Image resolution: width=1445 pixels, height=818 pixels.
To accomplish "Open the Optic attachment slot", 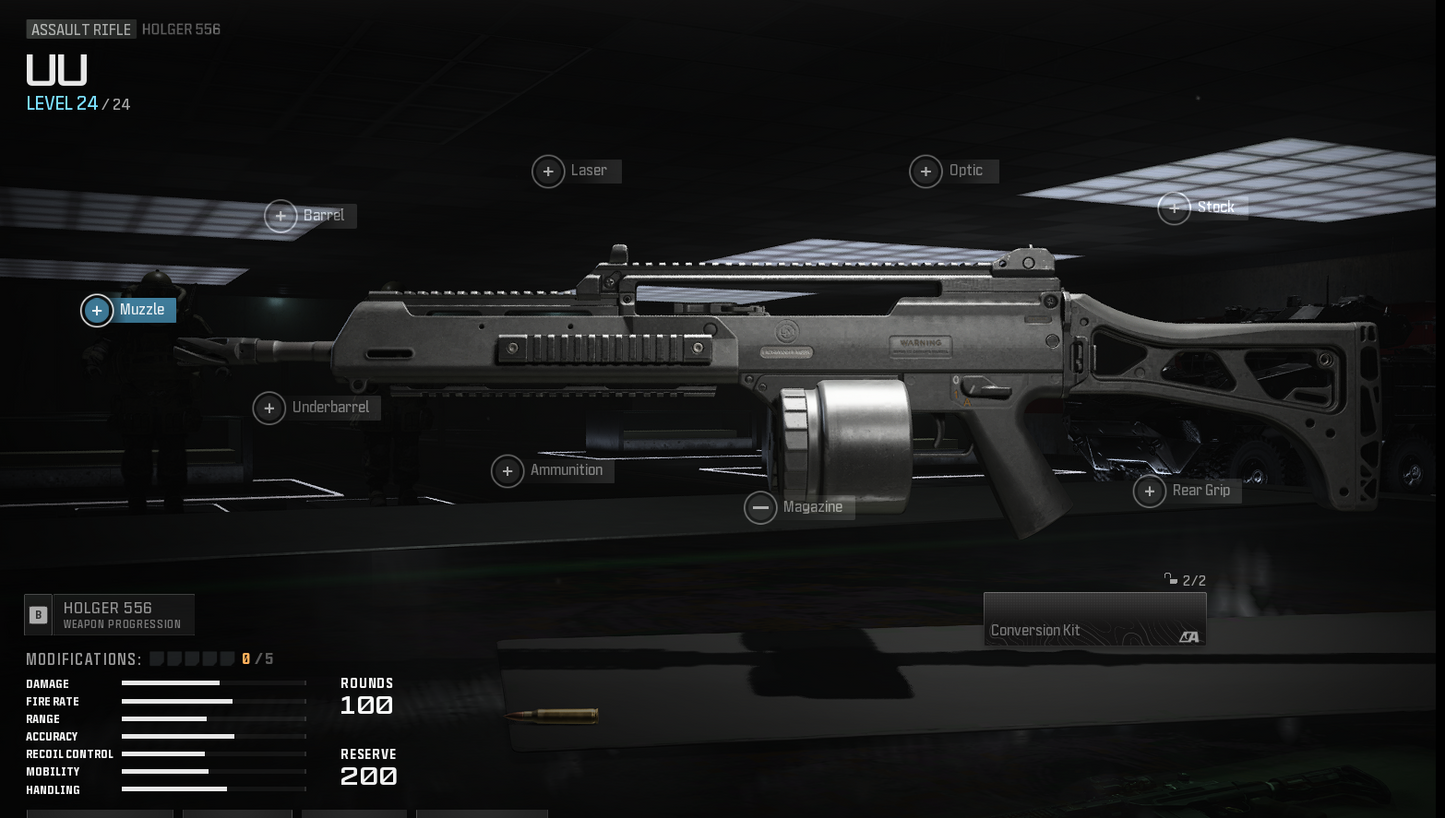I will tap(925, 171).
